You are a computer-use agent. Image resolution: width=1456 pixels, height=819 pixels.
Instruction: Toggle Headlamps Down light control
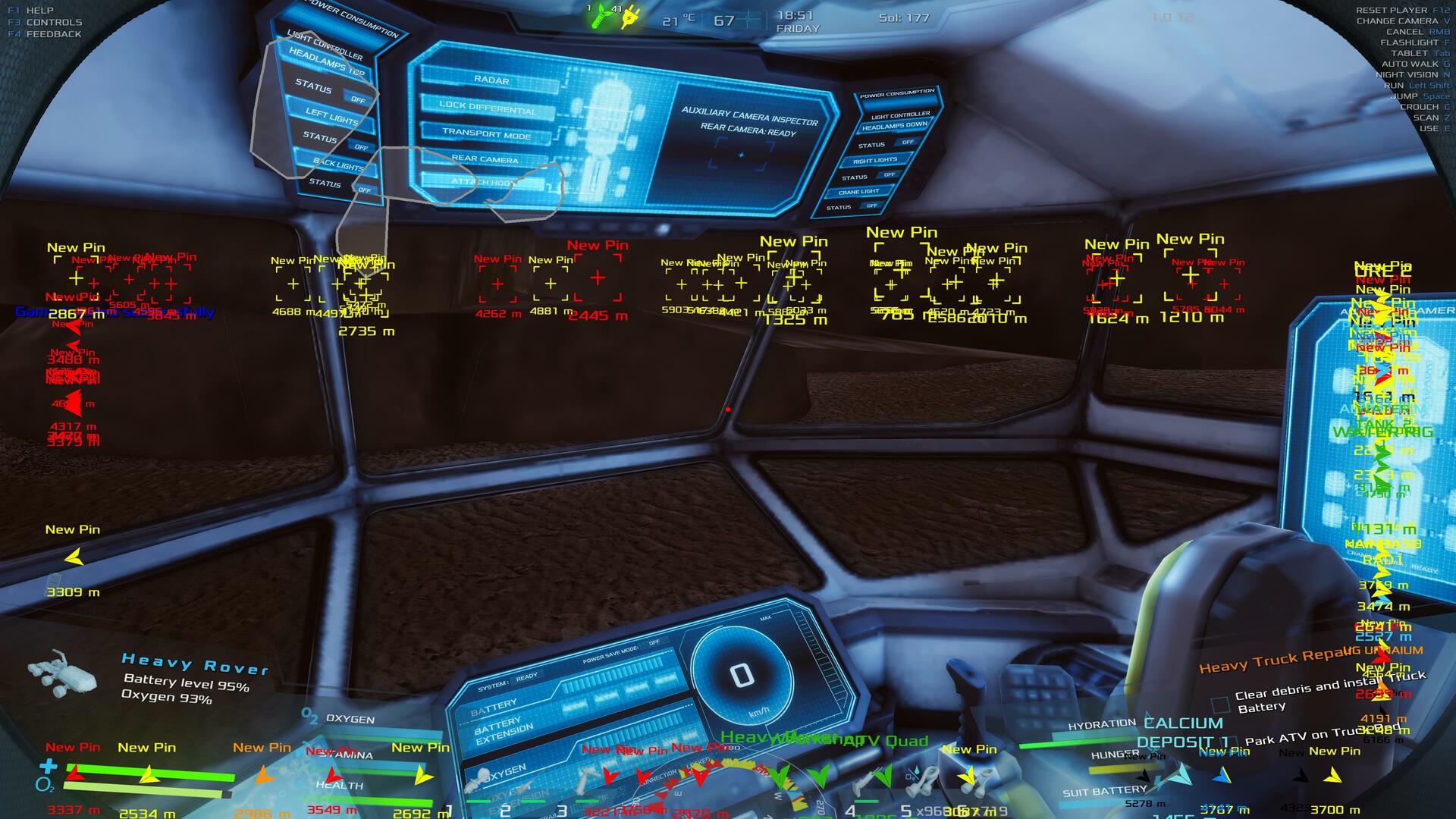895,126
